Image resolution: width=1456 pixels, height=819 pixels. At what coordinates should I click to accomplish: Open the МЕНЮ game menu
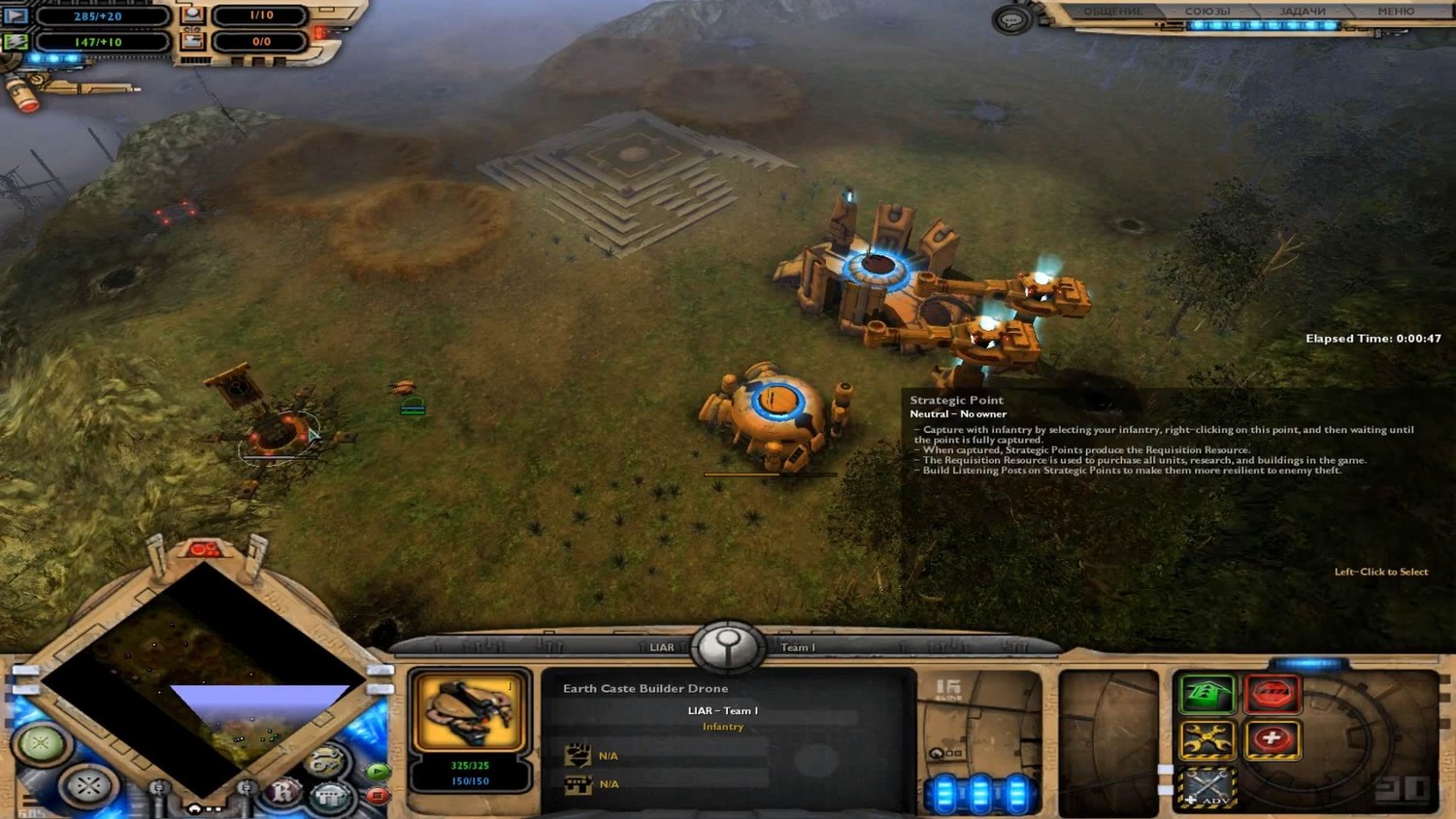pos(1395,12)
